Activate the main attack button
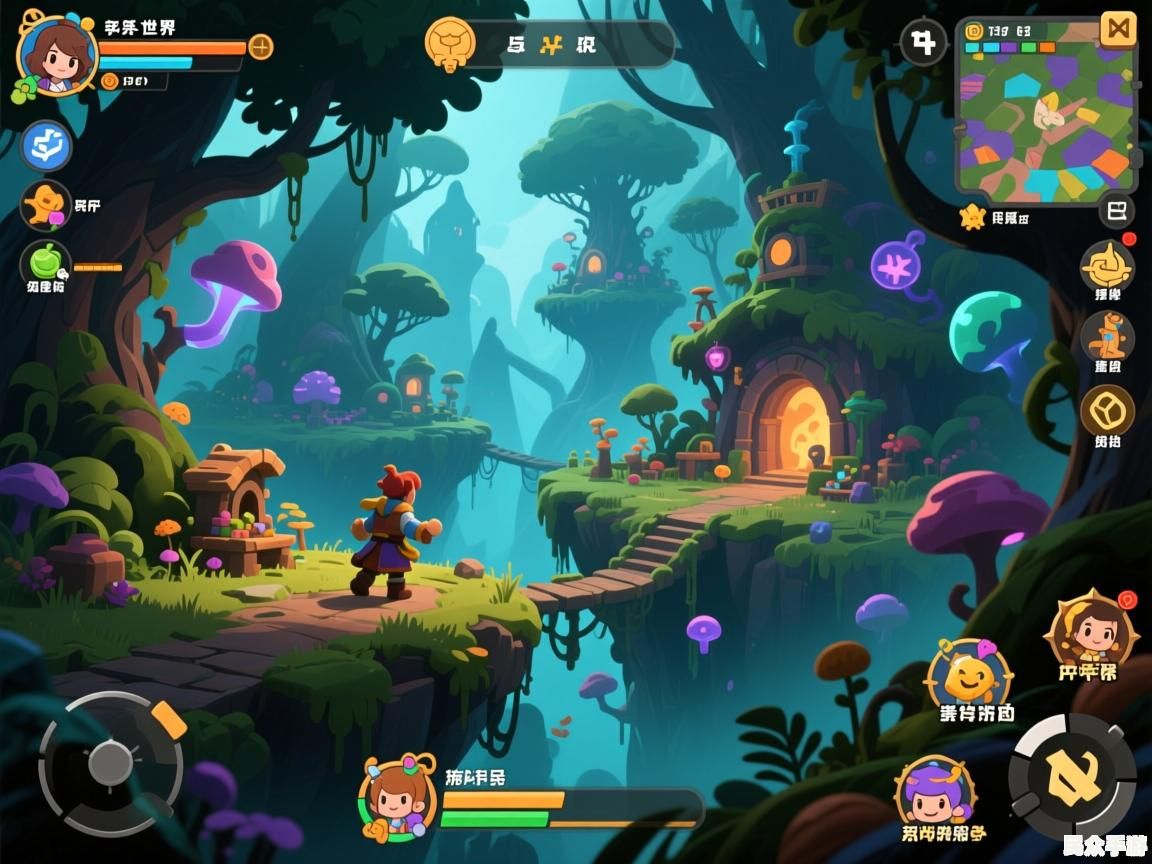 coord(1072,776)
